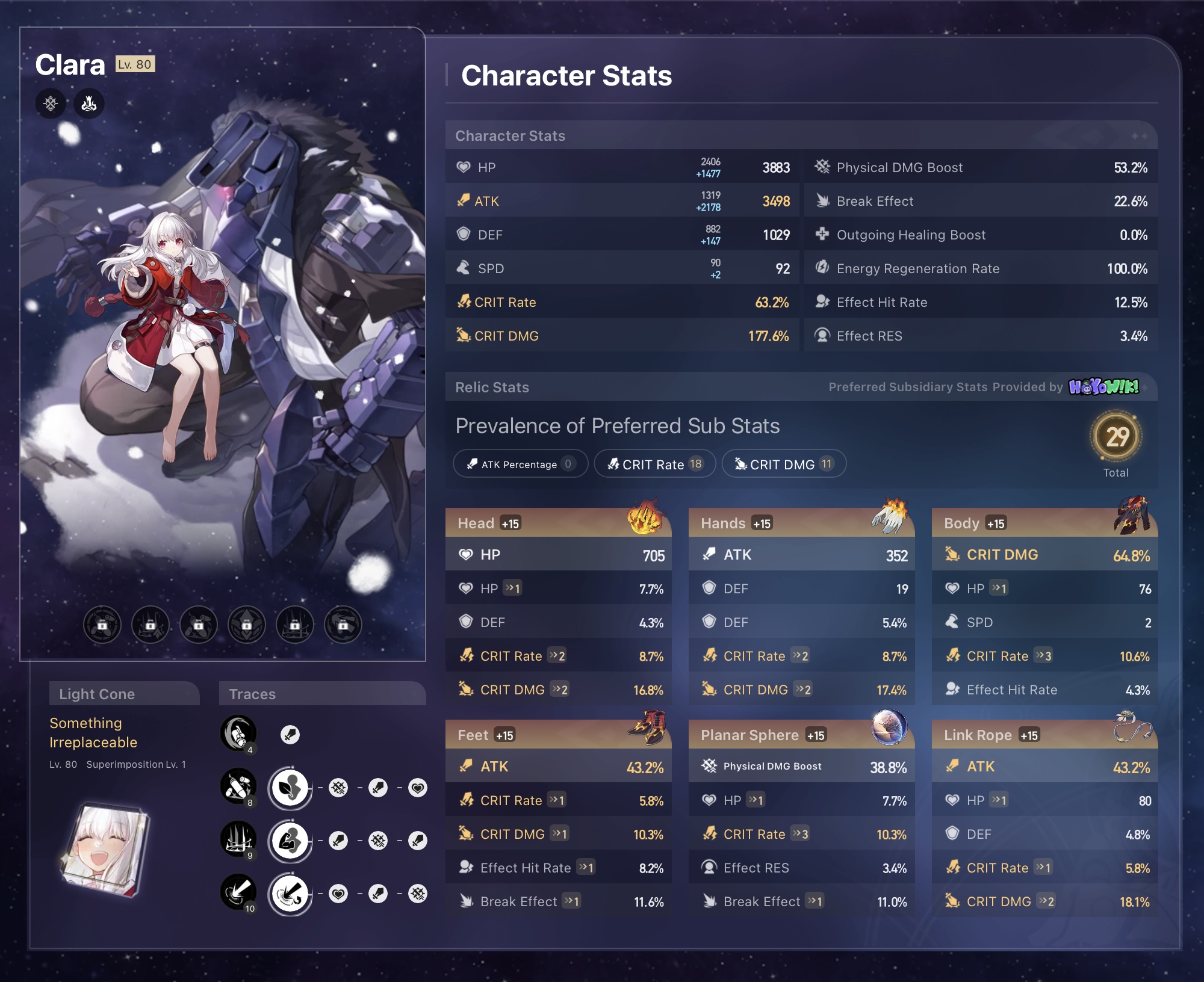Toggle the ATK Percentage sub stat filter chip

coord(520,463)
